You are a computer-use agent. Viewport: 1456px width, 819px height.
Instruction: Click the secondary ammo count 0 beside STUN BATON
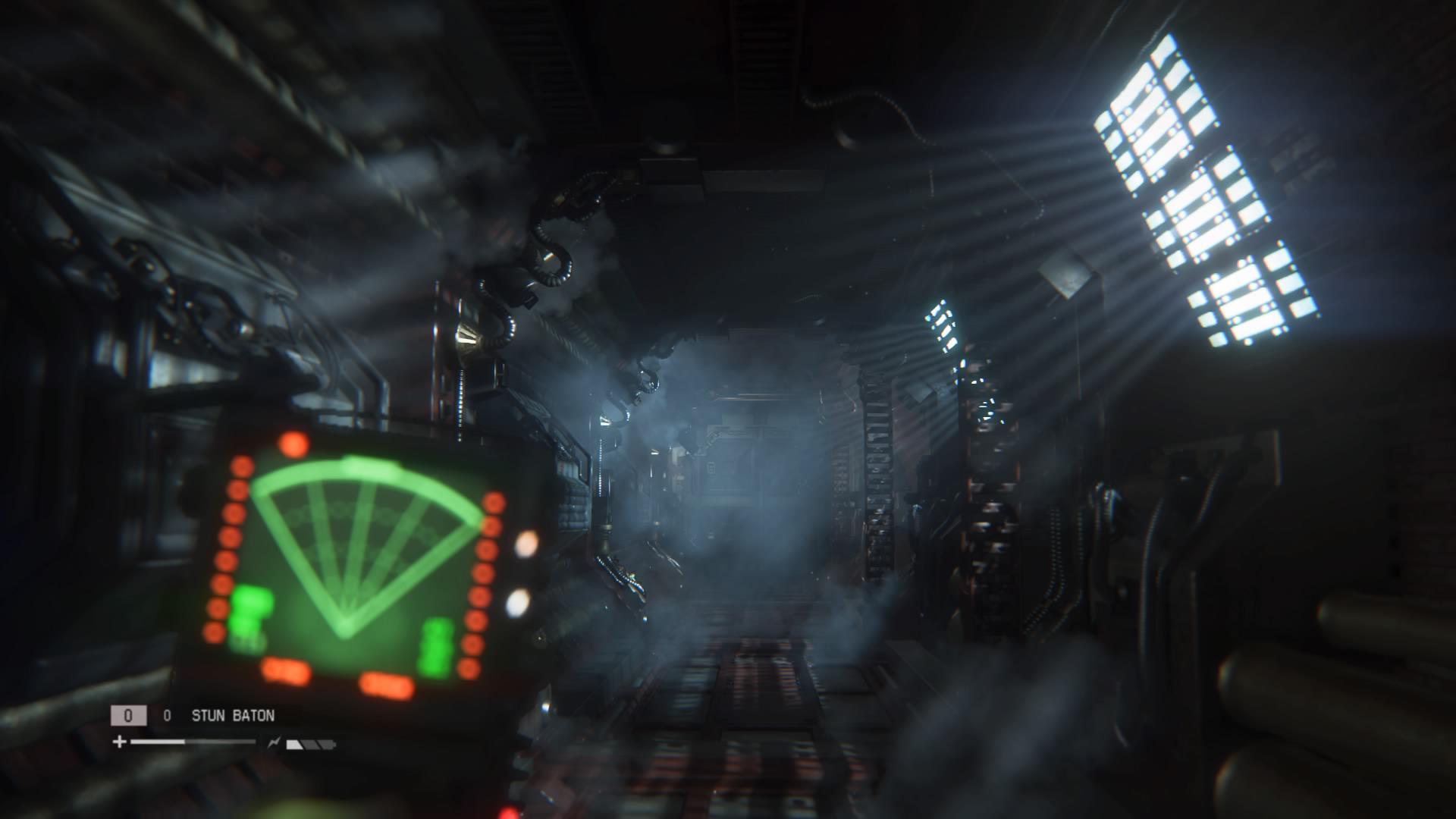click(x=167, y=715)
